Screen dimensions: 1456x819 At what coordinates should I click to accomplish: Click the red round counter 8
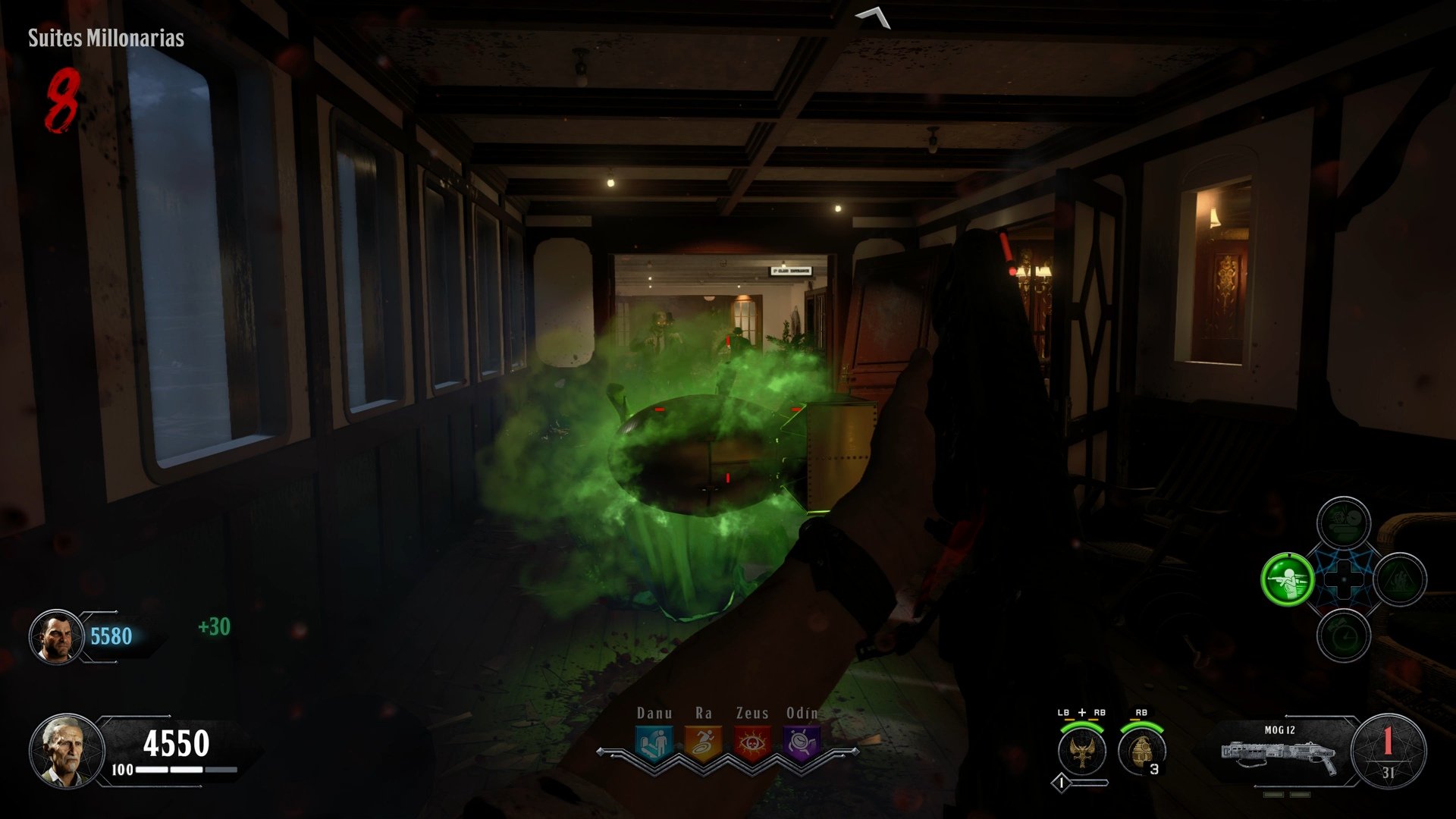(64, 101)
